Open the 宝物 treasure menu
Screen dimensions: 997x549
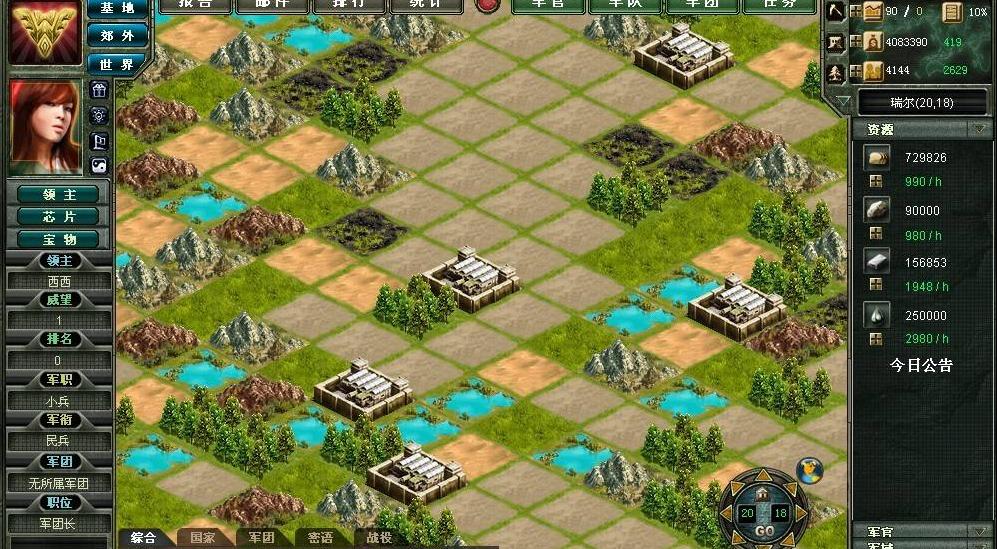point(60,240)
